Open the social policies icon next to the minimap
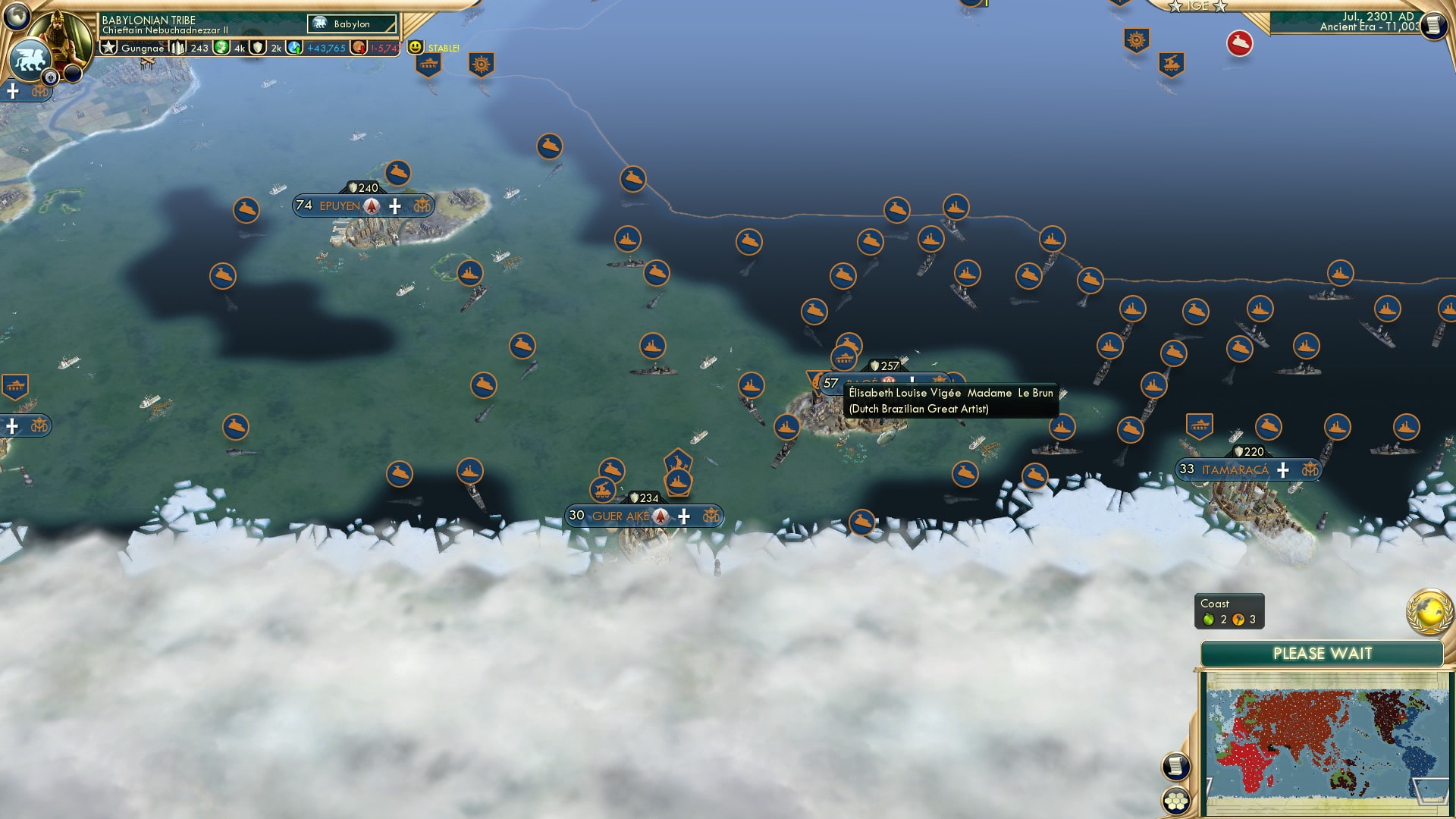The image size is (1456, 819). click(x=1176, y=764)
